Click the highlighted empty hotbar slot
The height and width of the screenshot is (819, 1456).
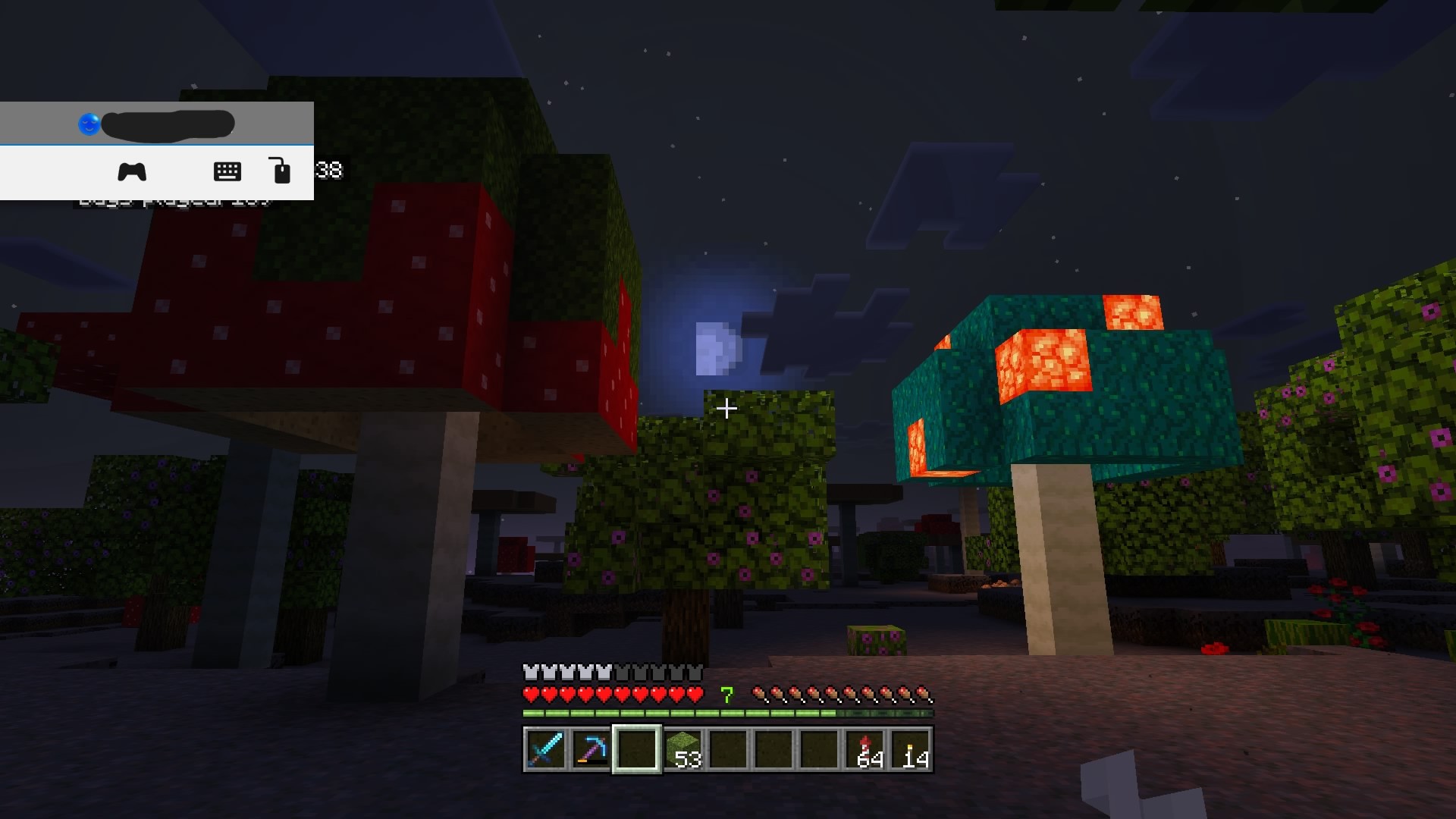(x=636, y=749)
